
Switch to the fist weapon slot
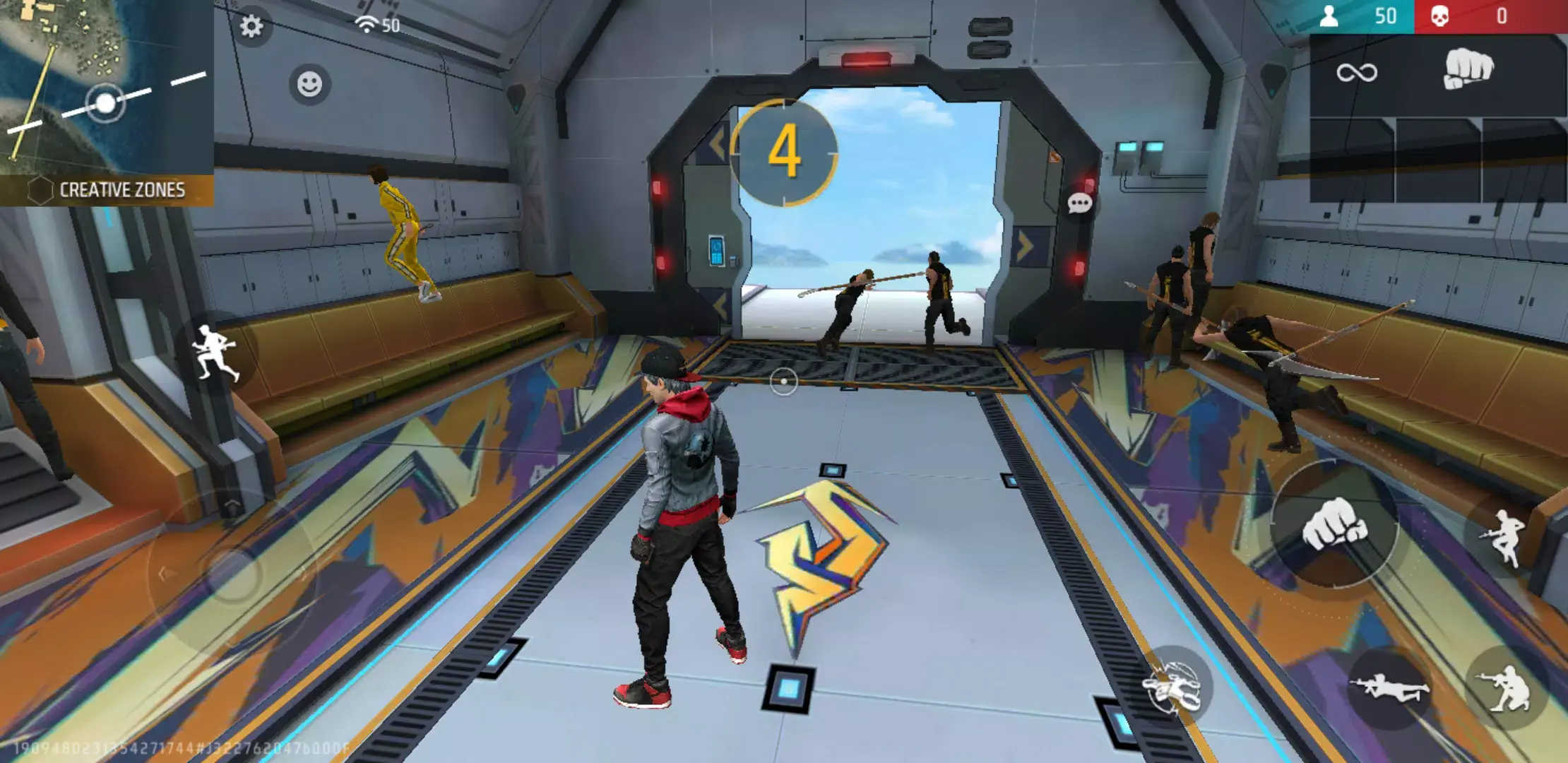tap(1469, 67)
